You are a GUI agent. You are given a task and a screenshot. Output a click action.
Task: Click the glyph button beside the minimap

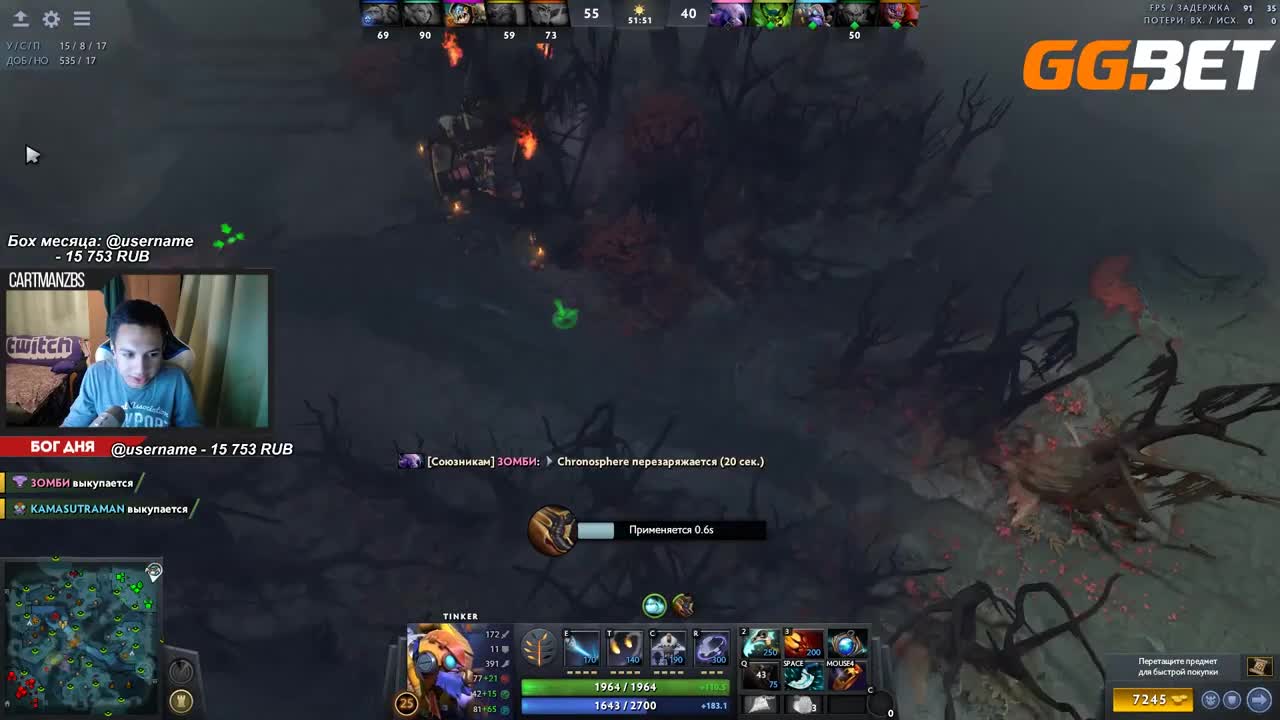[181, 700]
